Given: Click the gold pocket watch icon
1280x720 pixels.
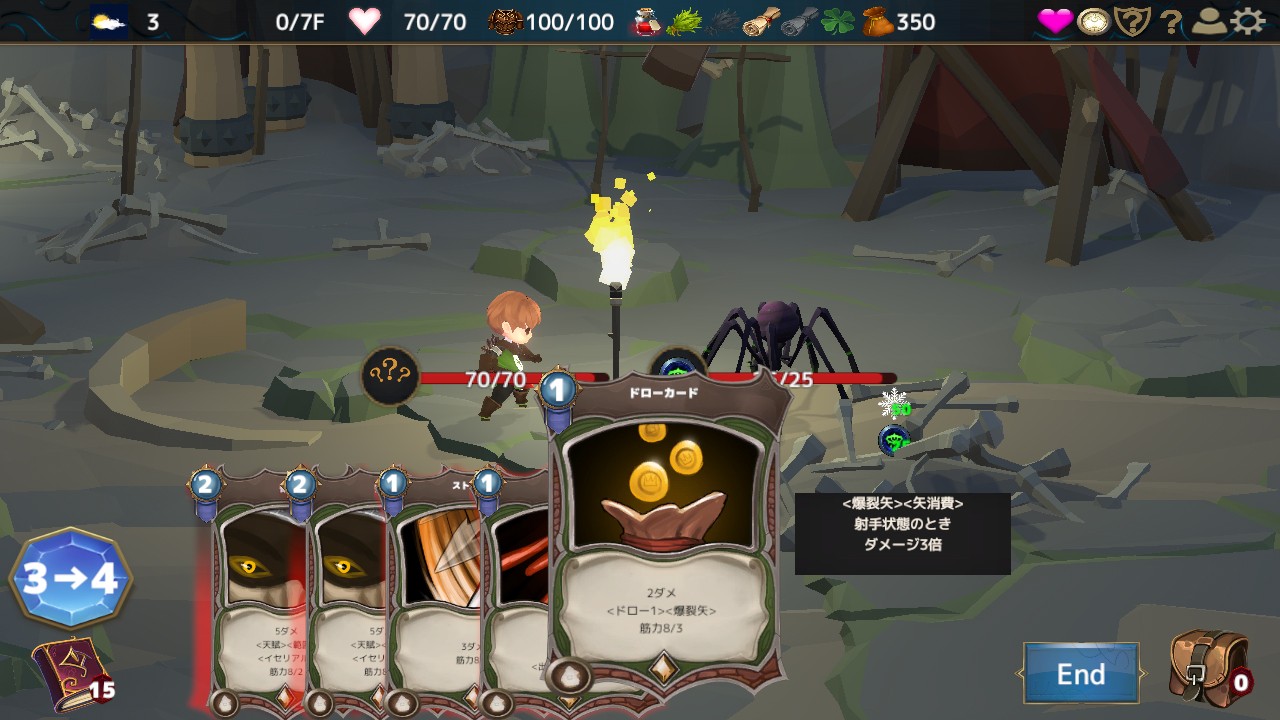Looking at the screenshot, I should tap(1094, 21).
